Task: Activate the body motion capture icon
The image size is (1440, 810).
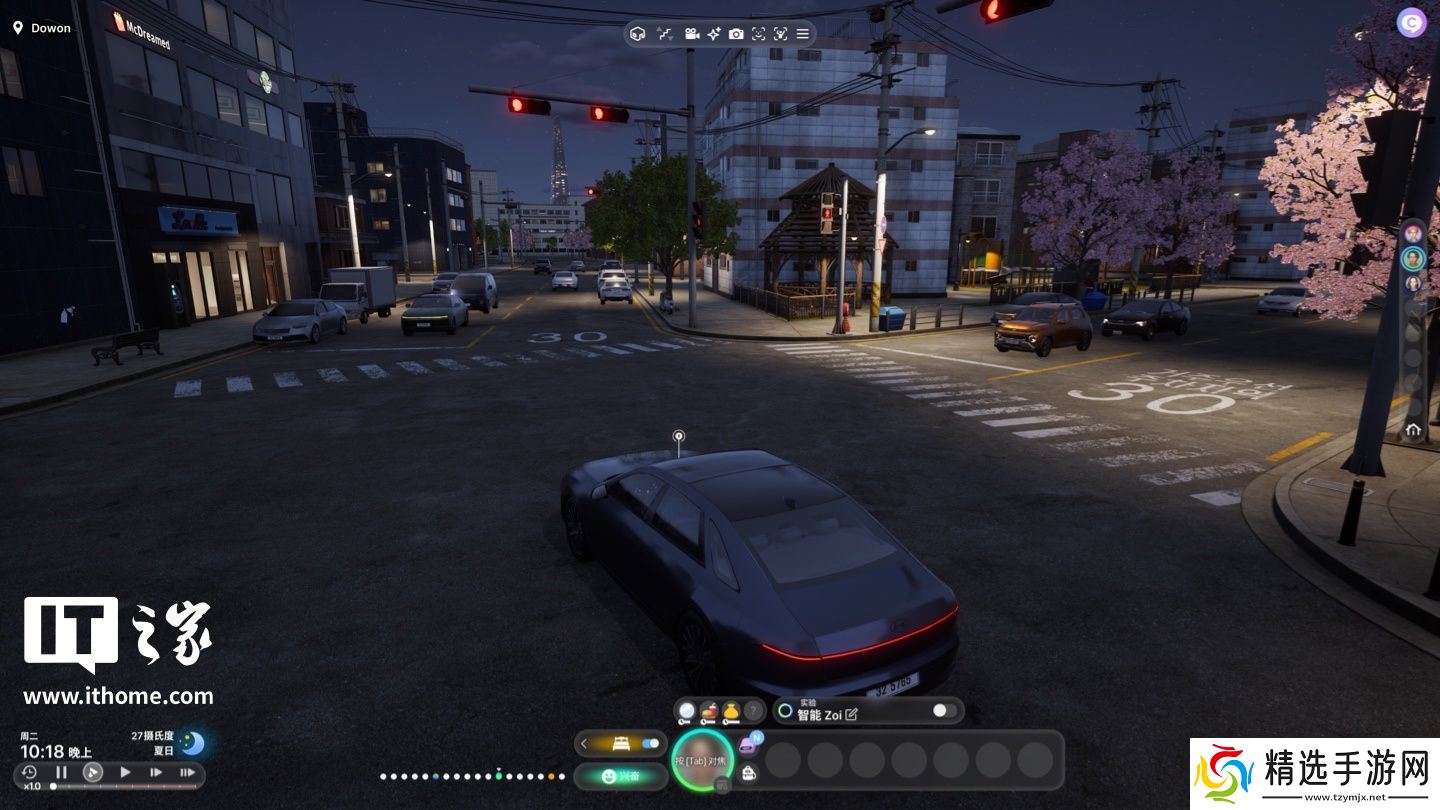Action: [x=781, y=34]
